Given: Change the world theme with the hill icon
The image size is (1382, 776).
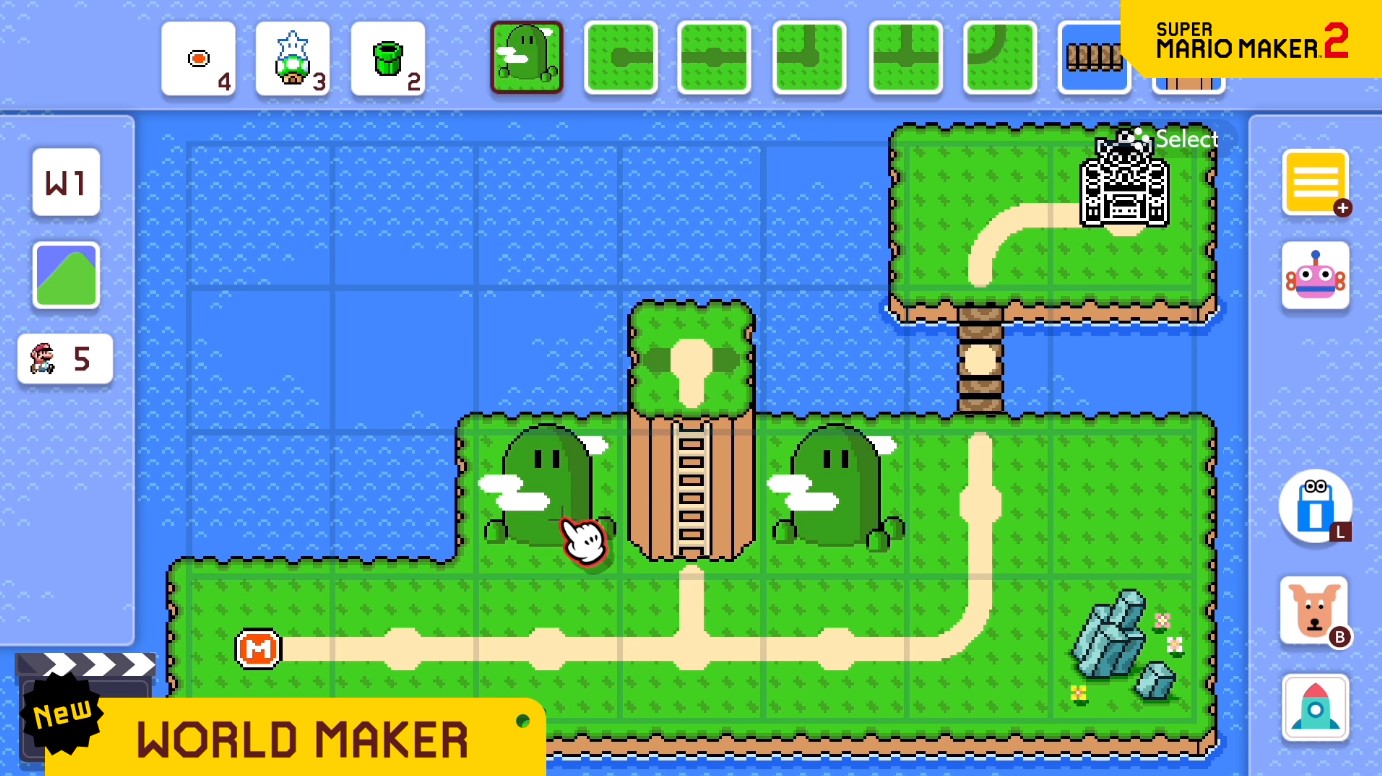Looking at the screenshot, I should 66,275.
